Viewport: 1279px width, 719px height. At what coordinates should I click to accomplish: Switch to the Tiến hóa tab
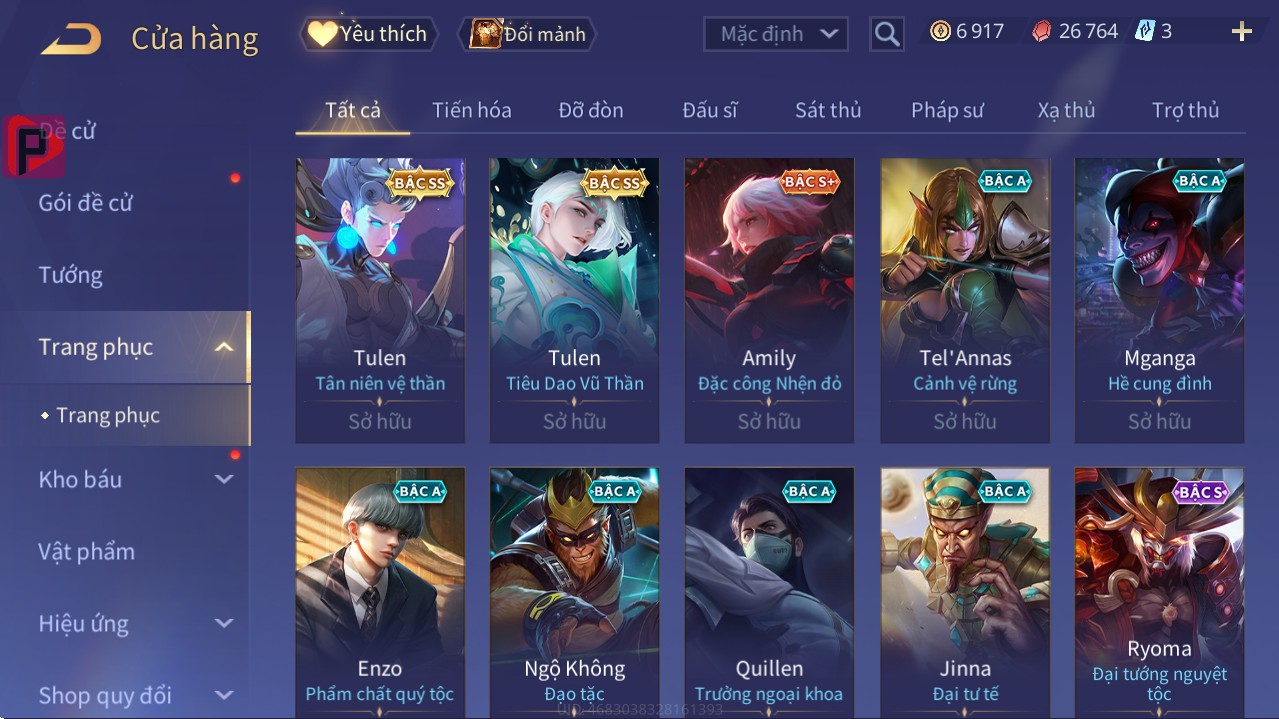(471, 110)
